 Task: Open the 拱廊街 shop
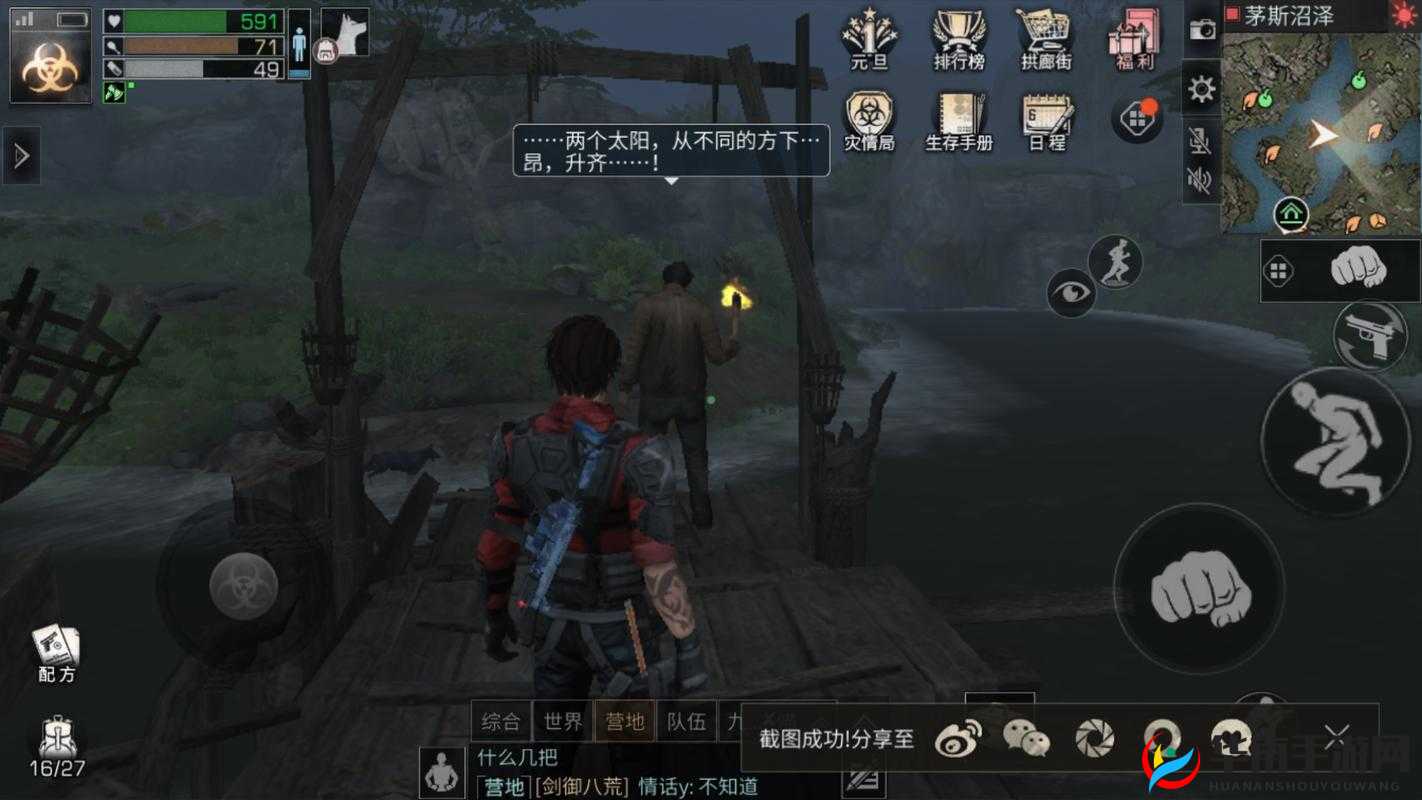pos(1044,40)
